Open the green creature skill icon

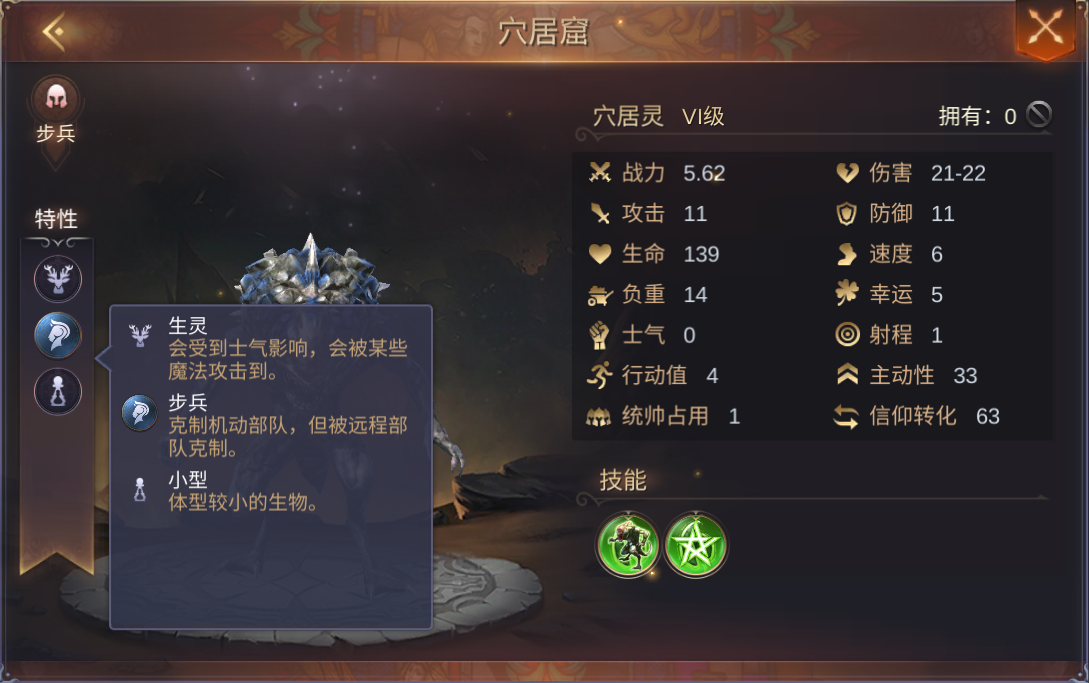click(x=628, y=545)
